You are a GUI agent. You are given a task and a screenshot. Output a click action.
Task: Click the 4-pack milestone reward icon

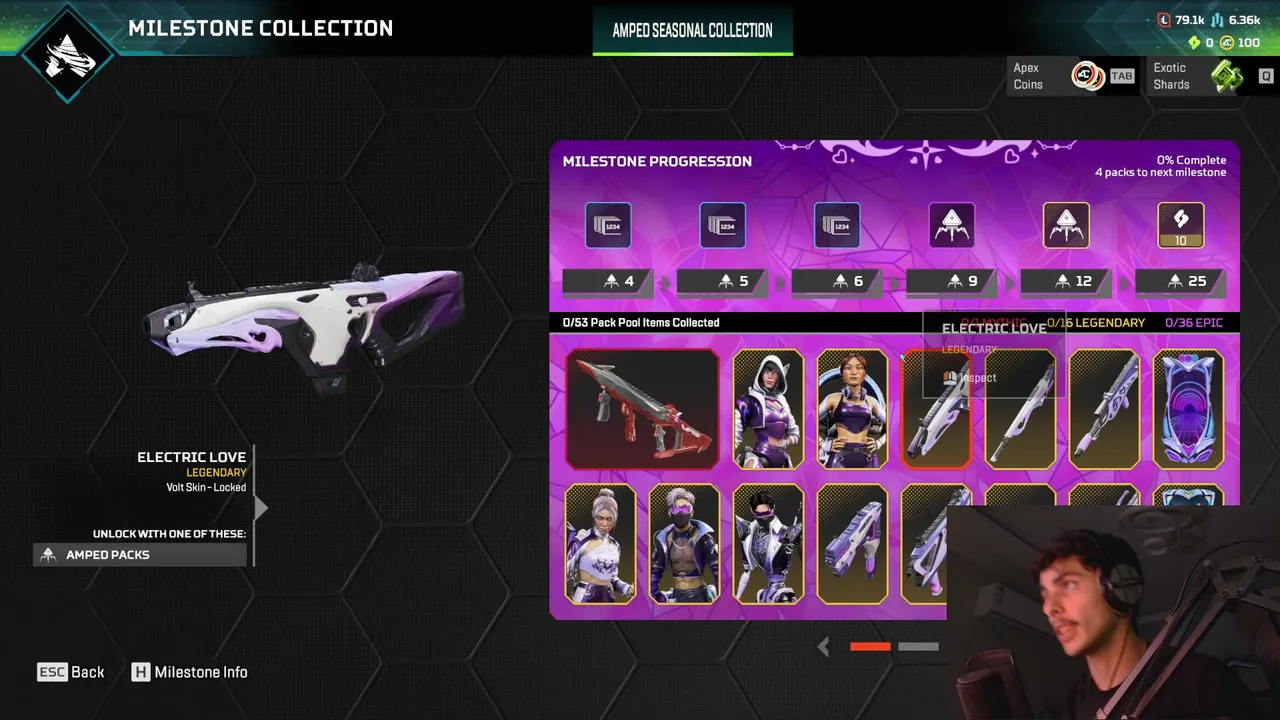[608, 225]
